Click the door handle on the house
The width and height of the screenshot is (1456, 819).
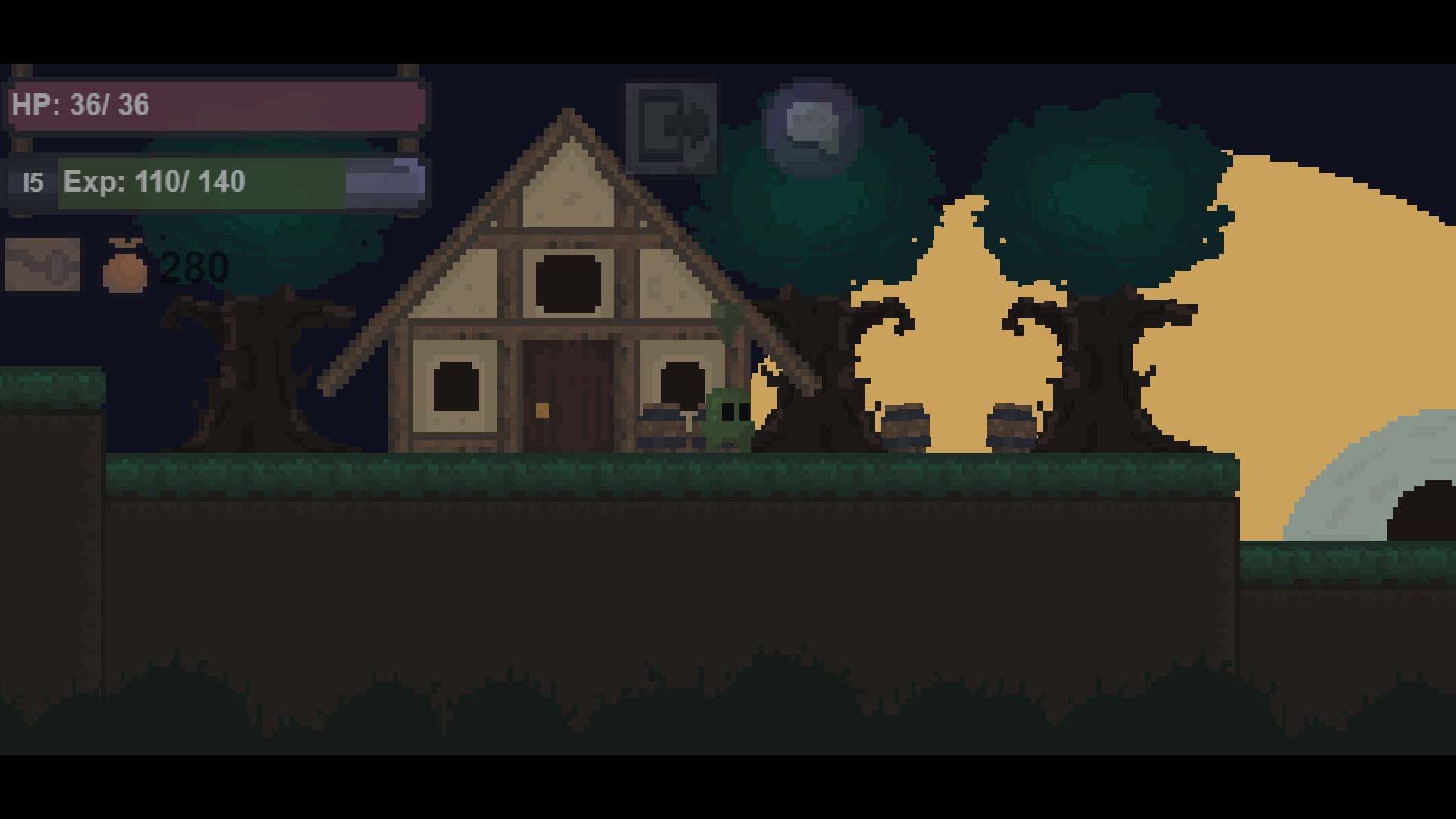tap(541, 409)
